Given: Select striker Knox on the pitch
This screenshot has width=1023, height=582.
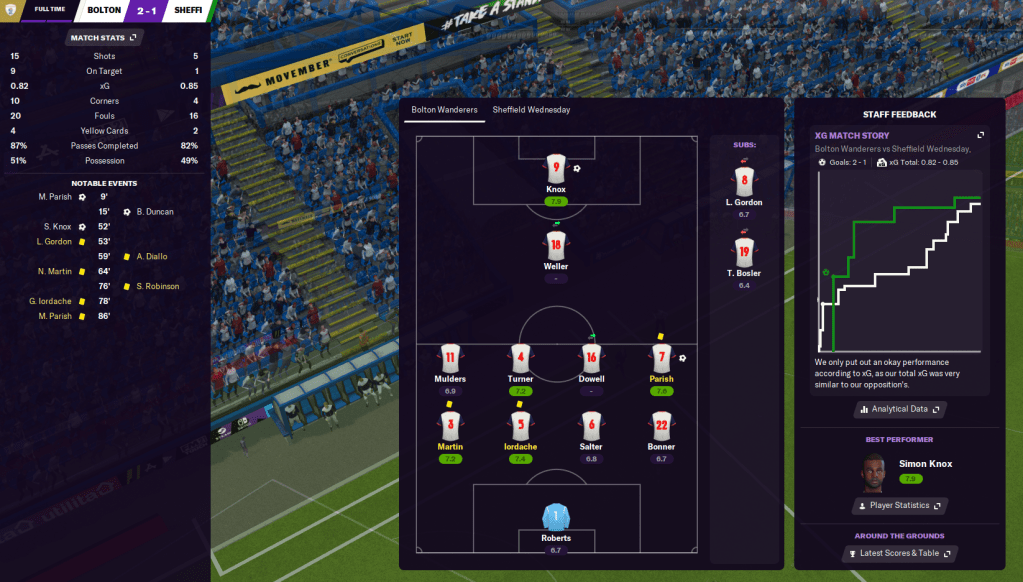Looking at the screenshot, I should coord(556,169).
